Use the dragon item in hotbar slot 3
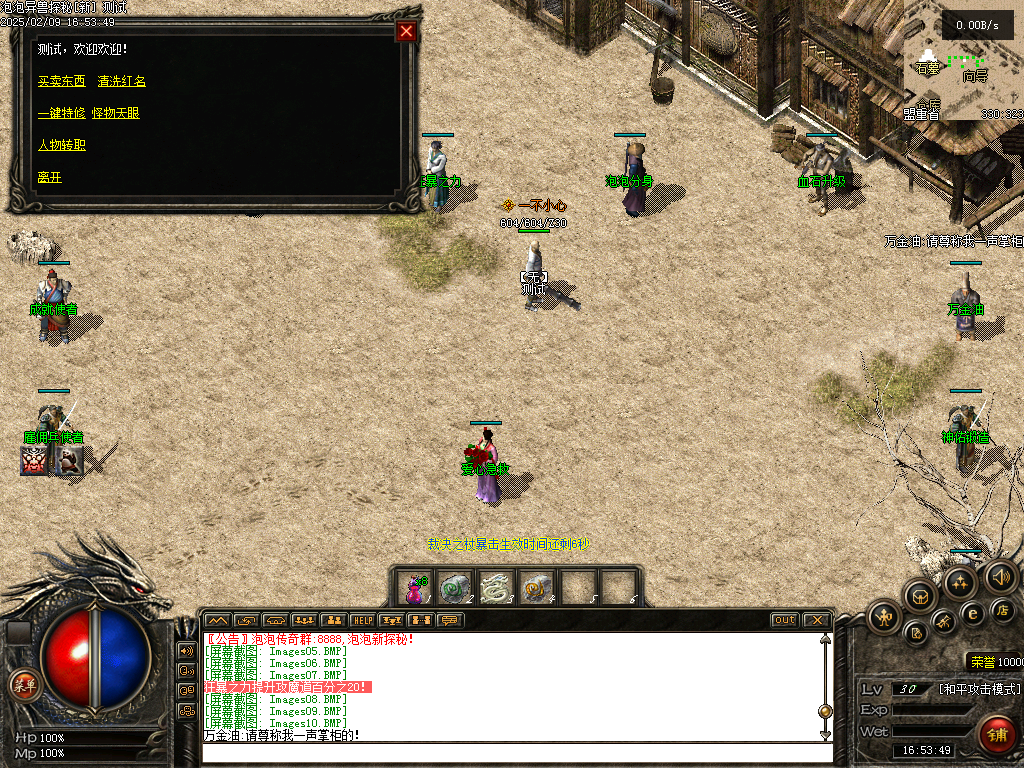Viewport: 1024px width, 768px height. pos(496,588)
